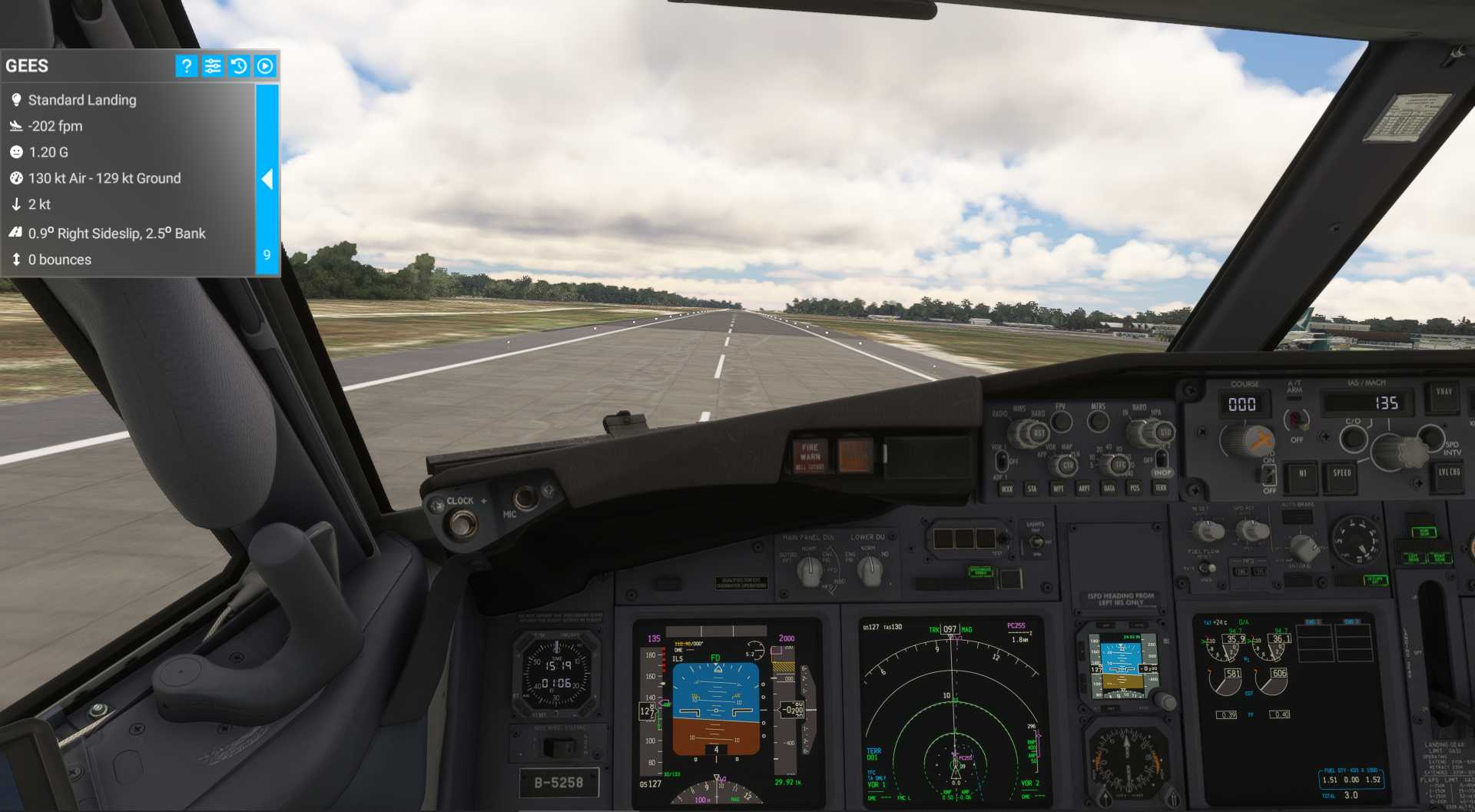Click the MTRS meters button
This screenshot has height=812, width=1475.
(1098, 421)
